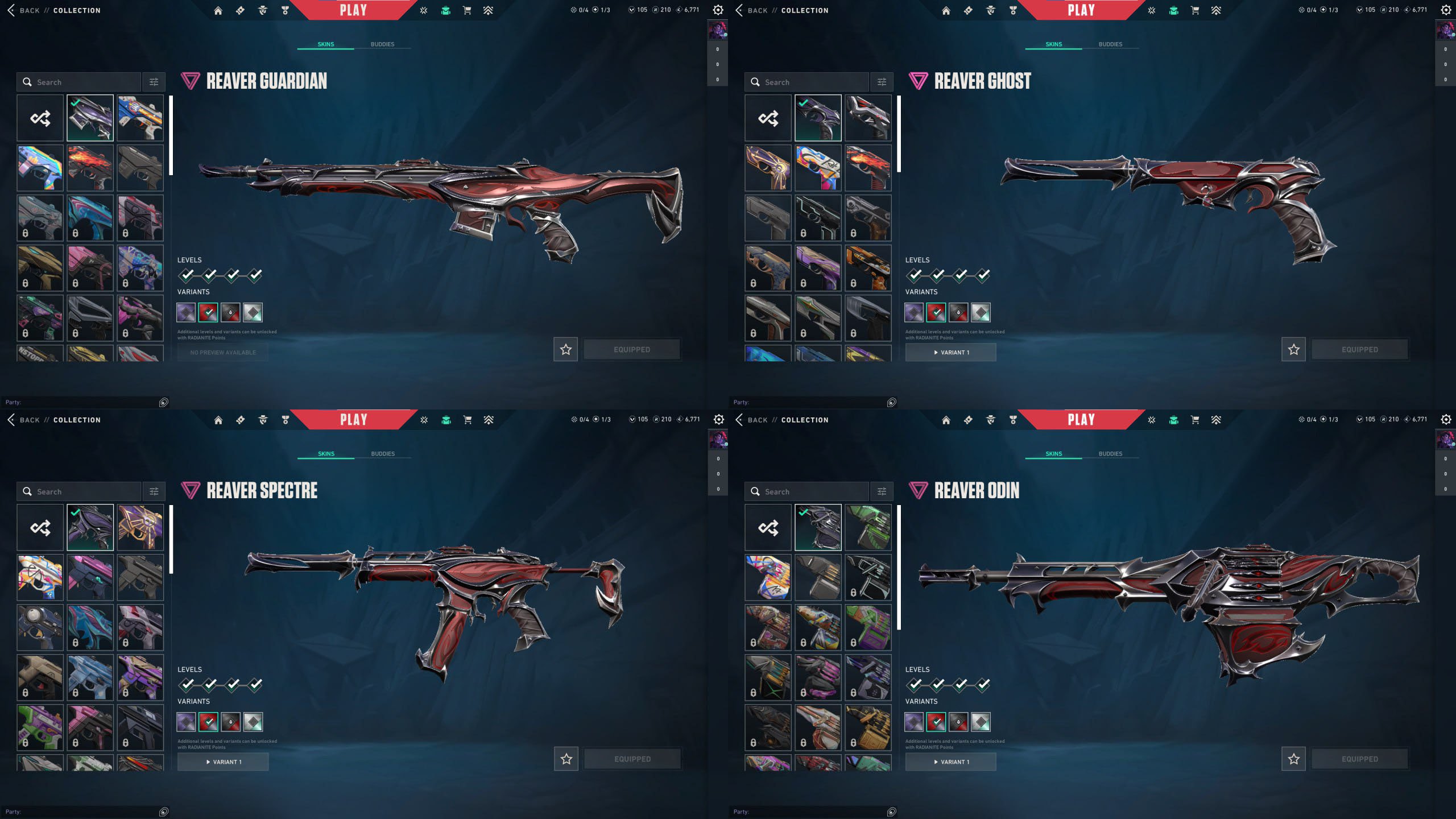Open the Store cart icon
Viewport: 1456px width, 819px height.
click(467, 10)
